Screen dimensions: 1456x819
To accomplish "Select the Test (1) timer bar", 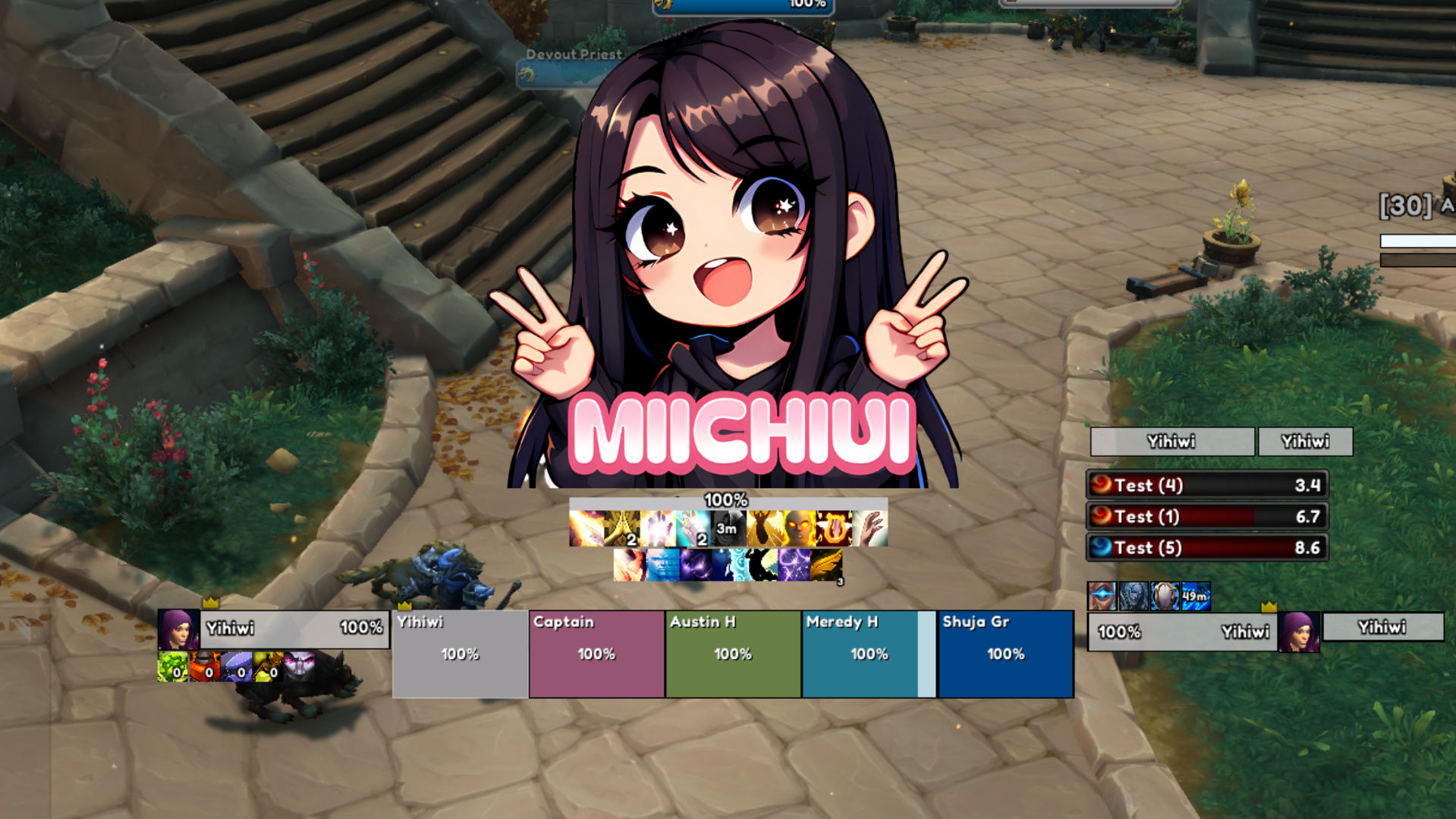I will pyautogui.click(x=1206, y=517).
